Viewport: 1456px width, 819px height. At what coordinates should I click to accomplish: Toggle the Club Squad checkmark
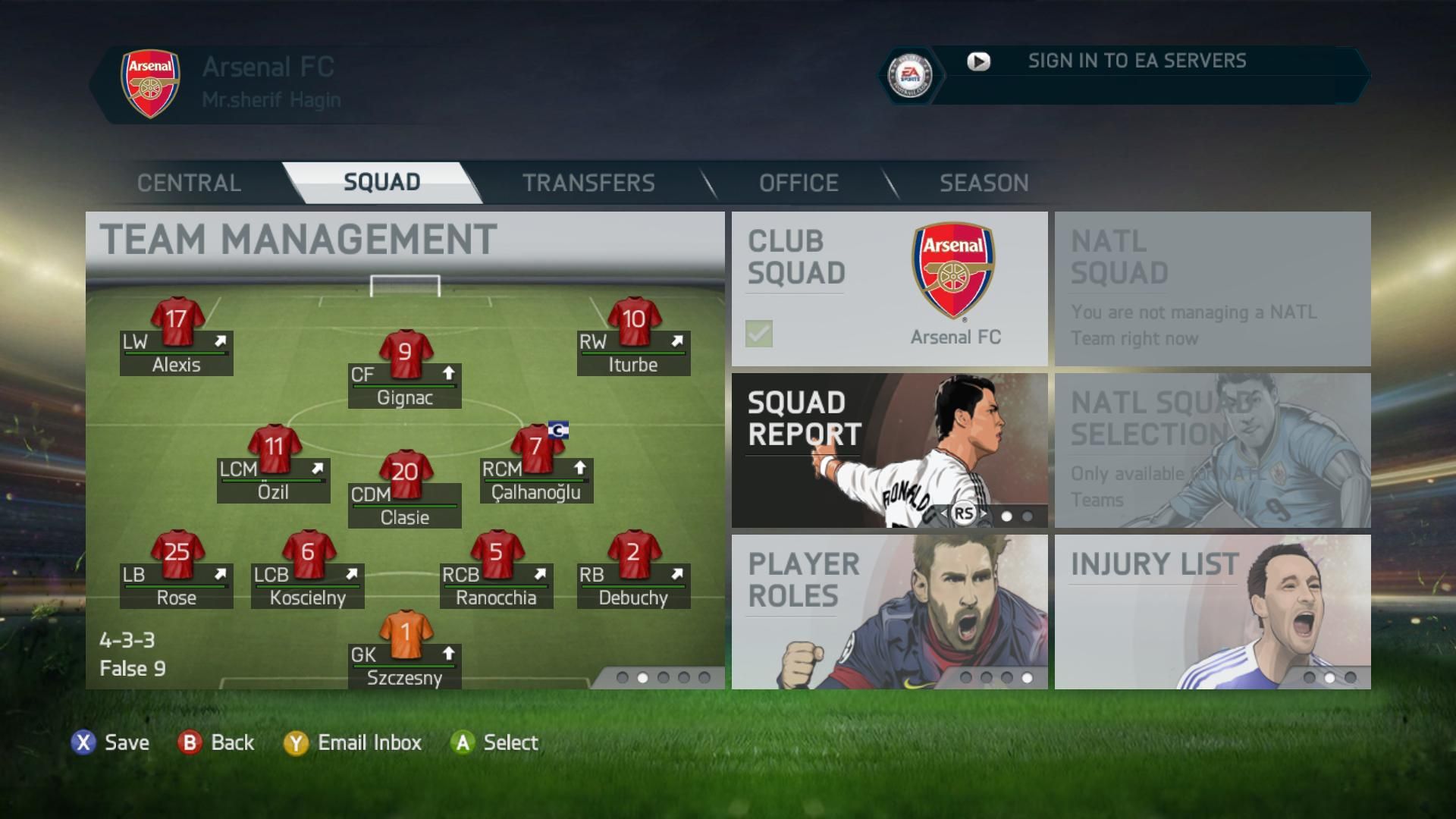[x=759, y=334]
